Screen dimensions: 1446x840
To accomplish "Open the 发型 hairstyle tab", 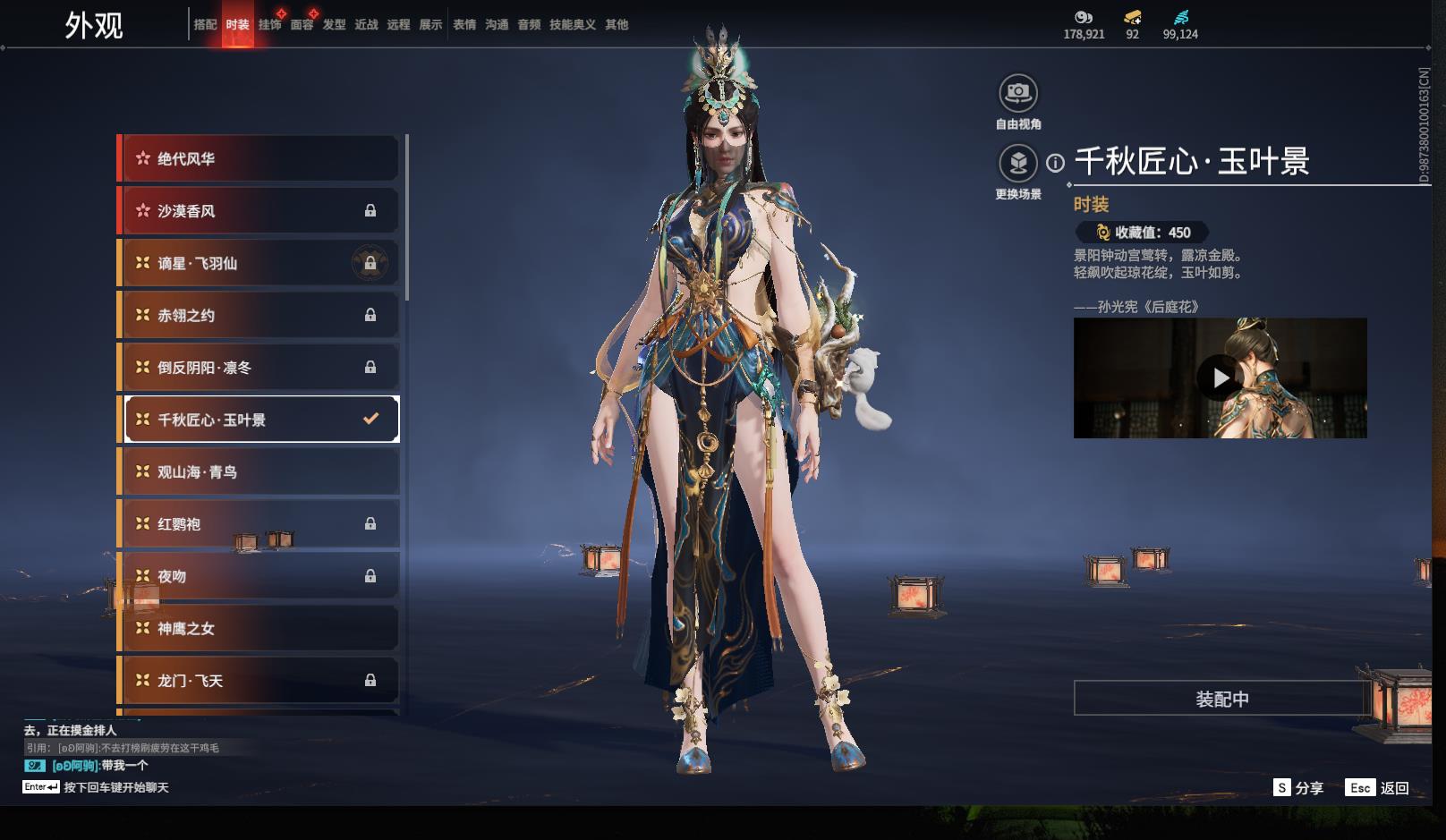I will click(x=334, y=25).
